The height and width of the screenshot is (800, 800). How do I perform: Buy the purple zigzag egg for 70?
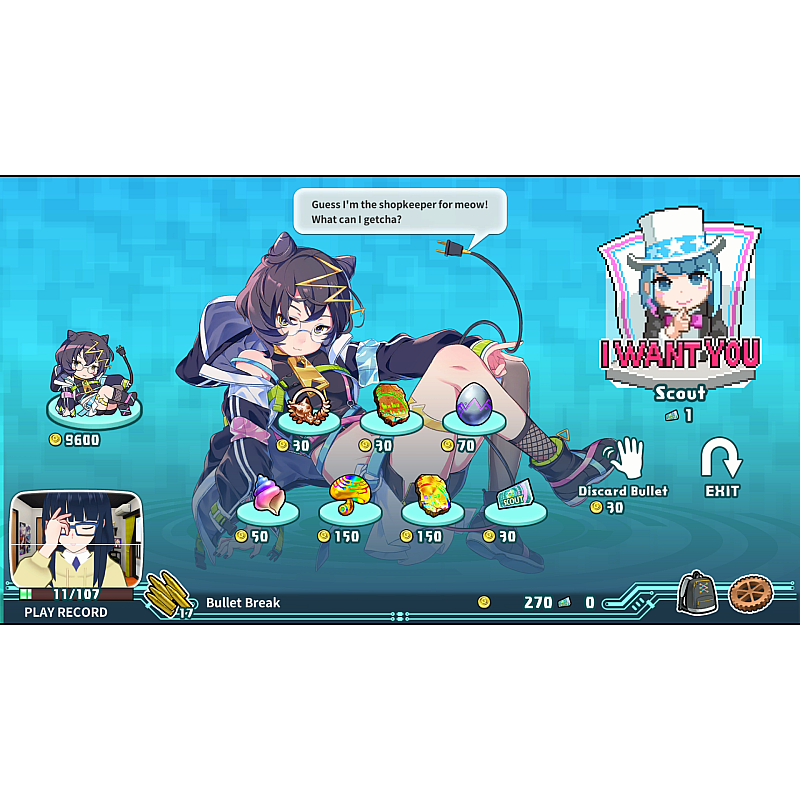tap(472, 408)
